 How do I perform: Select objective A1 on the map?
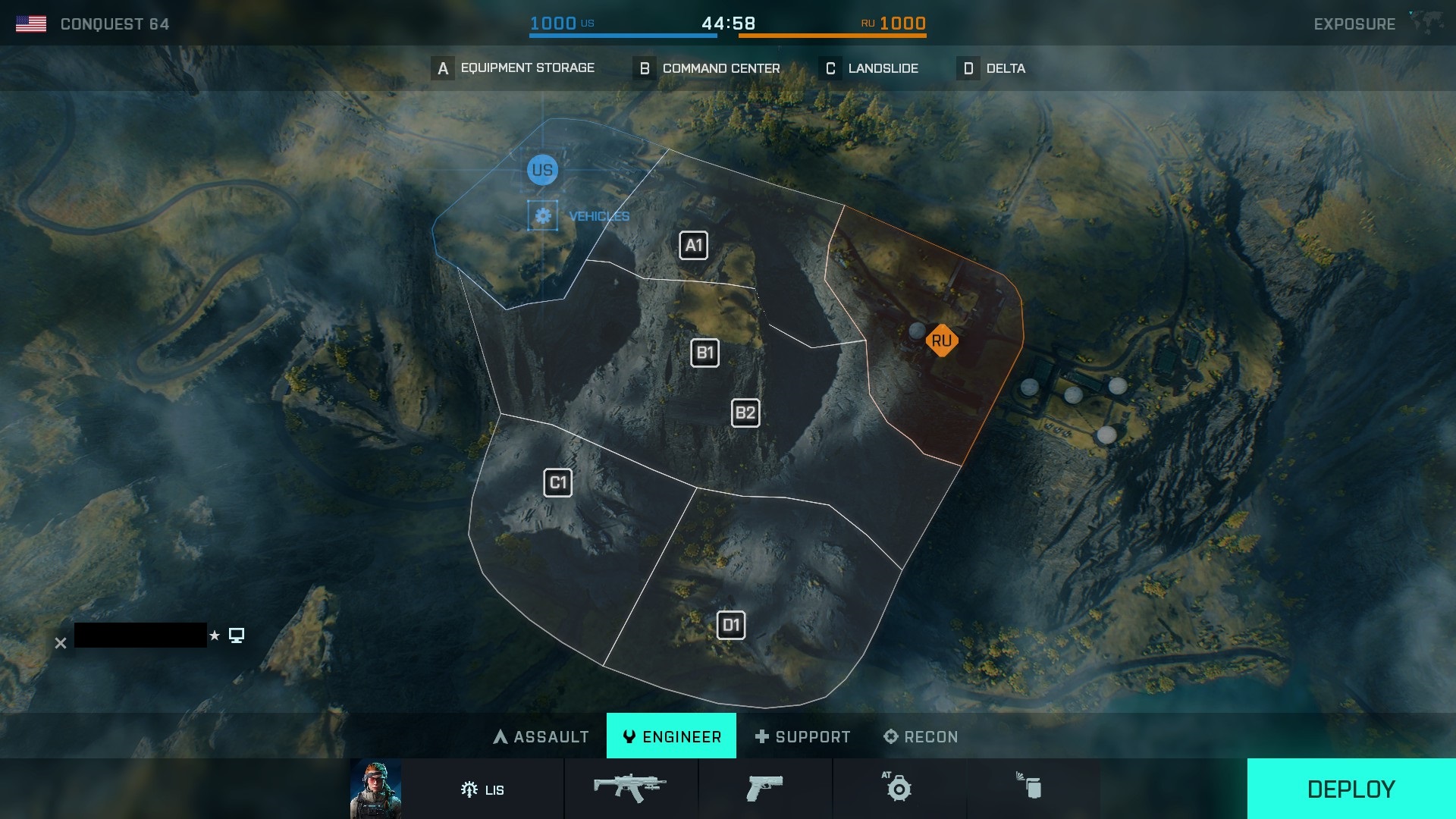[693, 246]
